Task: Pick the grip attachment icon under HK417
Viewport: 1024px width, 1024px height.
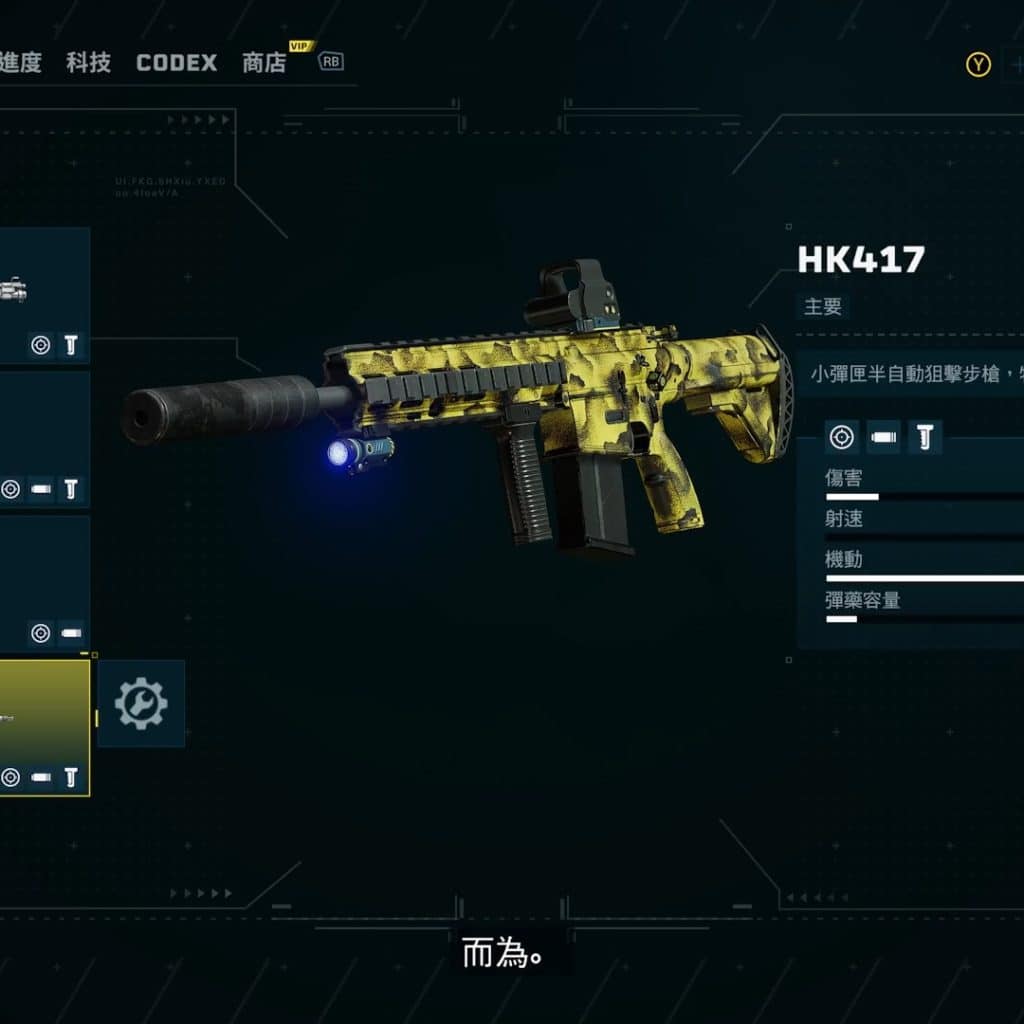Action: pos(925,437)
